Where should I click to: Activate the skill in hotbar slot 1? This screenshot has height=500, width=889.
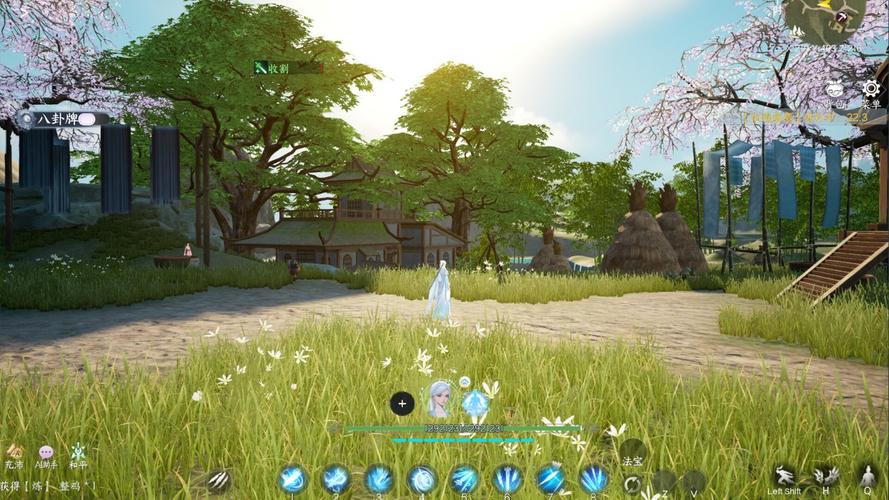pos(292,479)
